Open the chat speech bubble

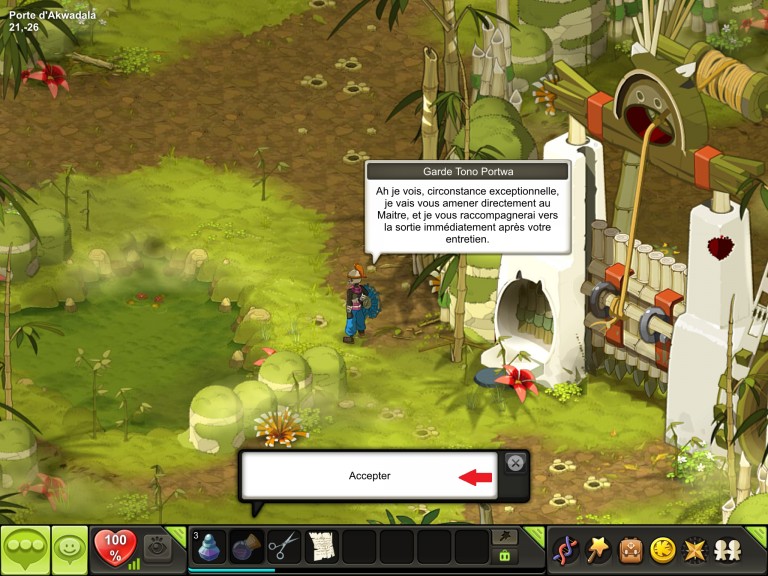[25, 549]
